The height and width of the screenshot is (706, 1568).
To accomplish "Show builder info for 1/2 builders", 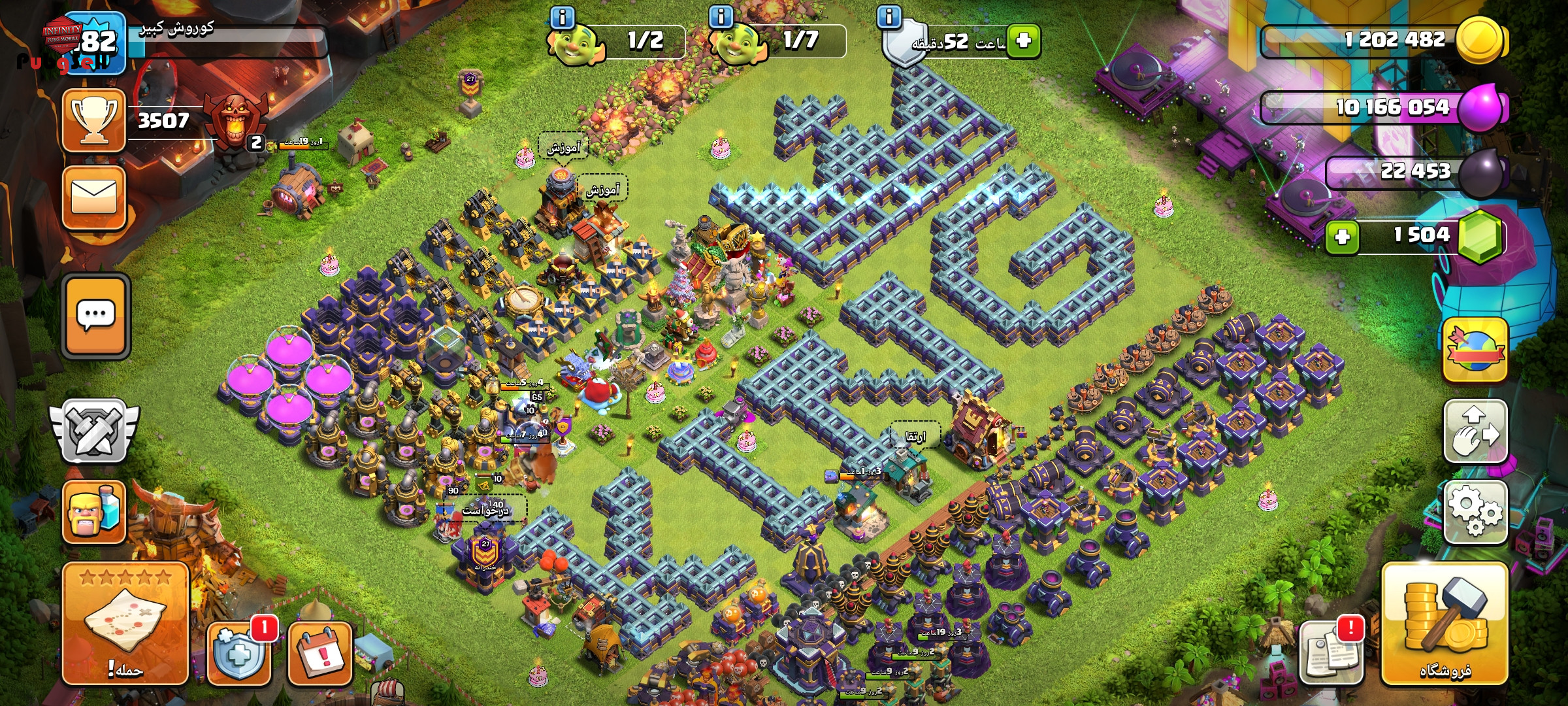I will (563, 17).
